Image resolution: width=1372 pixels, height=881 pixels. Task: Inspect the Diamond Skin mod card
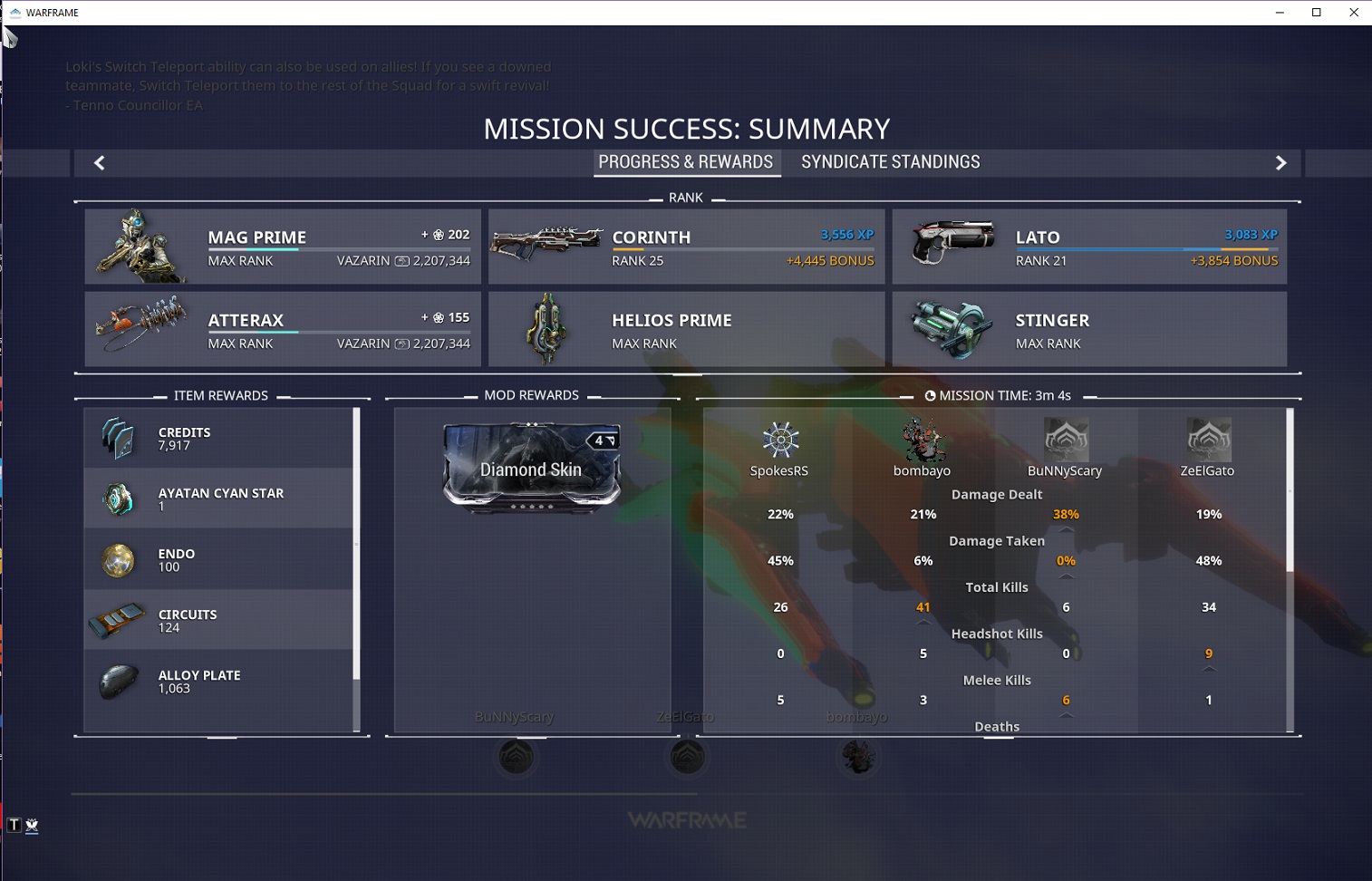pos(532,468)
